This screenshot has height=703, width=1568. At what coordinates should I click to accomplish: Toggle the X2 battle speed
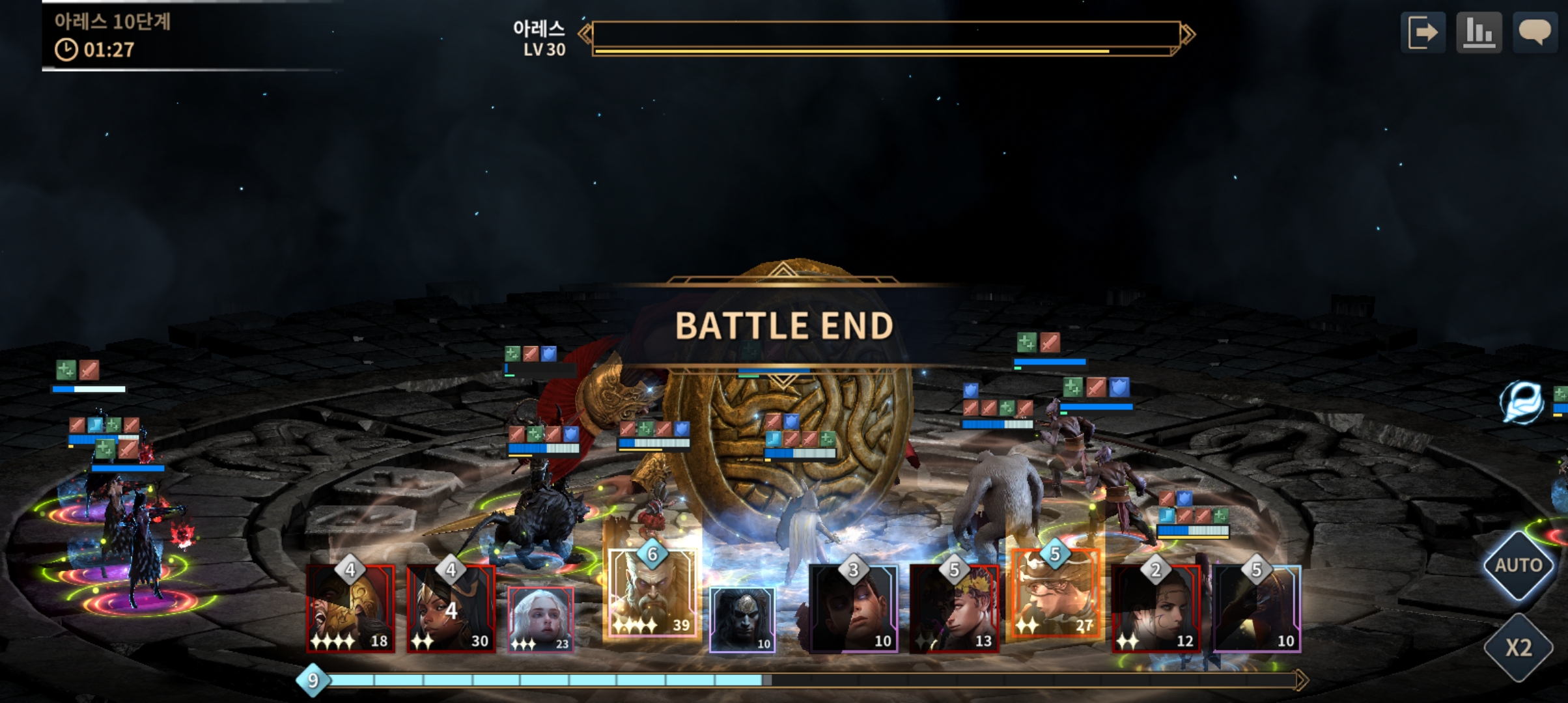click(x=1519, y=647)
